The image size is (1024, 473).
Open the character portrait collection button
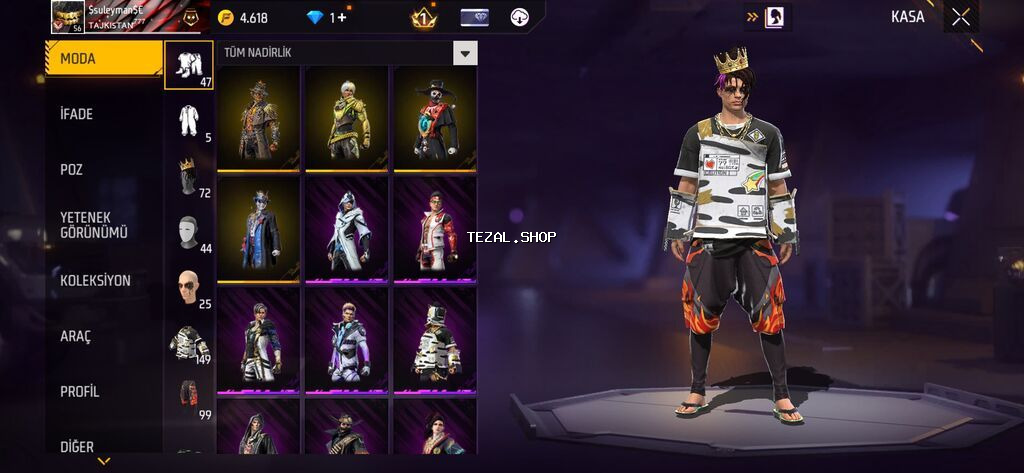(774, 17)
